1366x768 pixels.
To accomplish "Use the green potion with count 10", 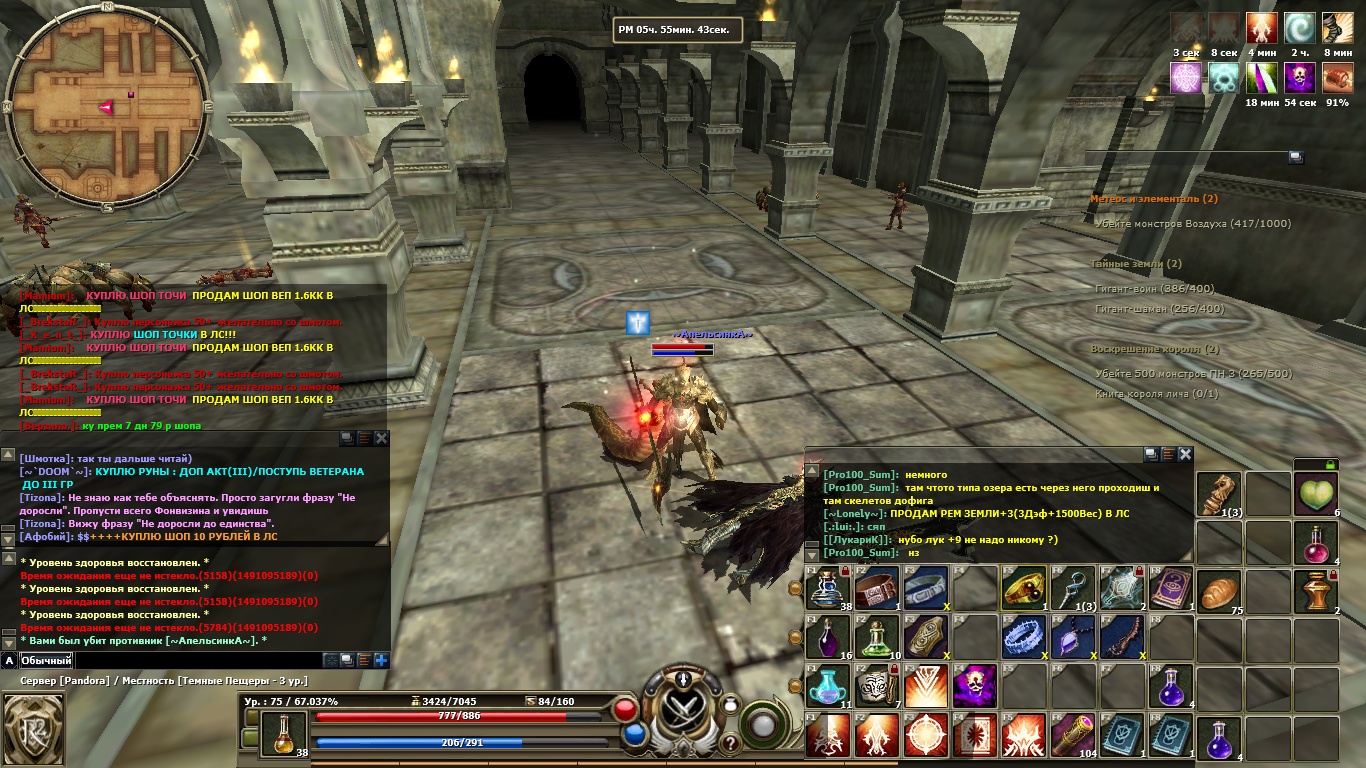I will point(876,638).
